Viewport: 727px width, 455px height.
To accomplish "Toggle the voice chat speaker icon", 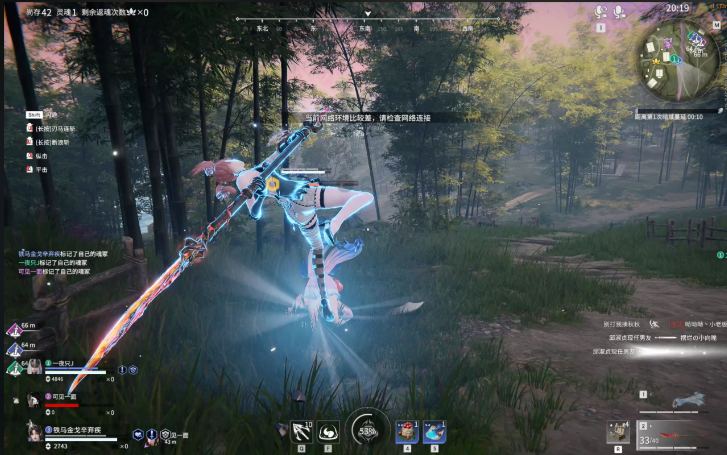I will point(601,12).
